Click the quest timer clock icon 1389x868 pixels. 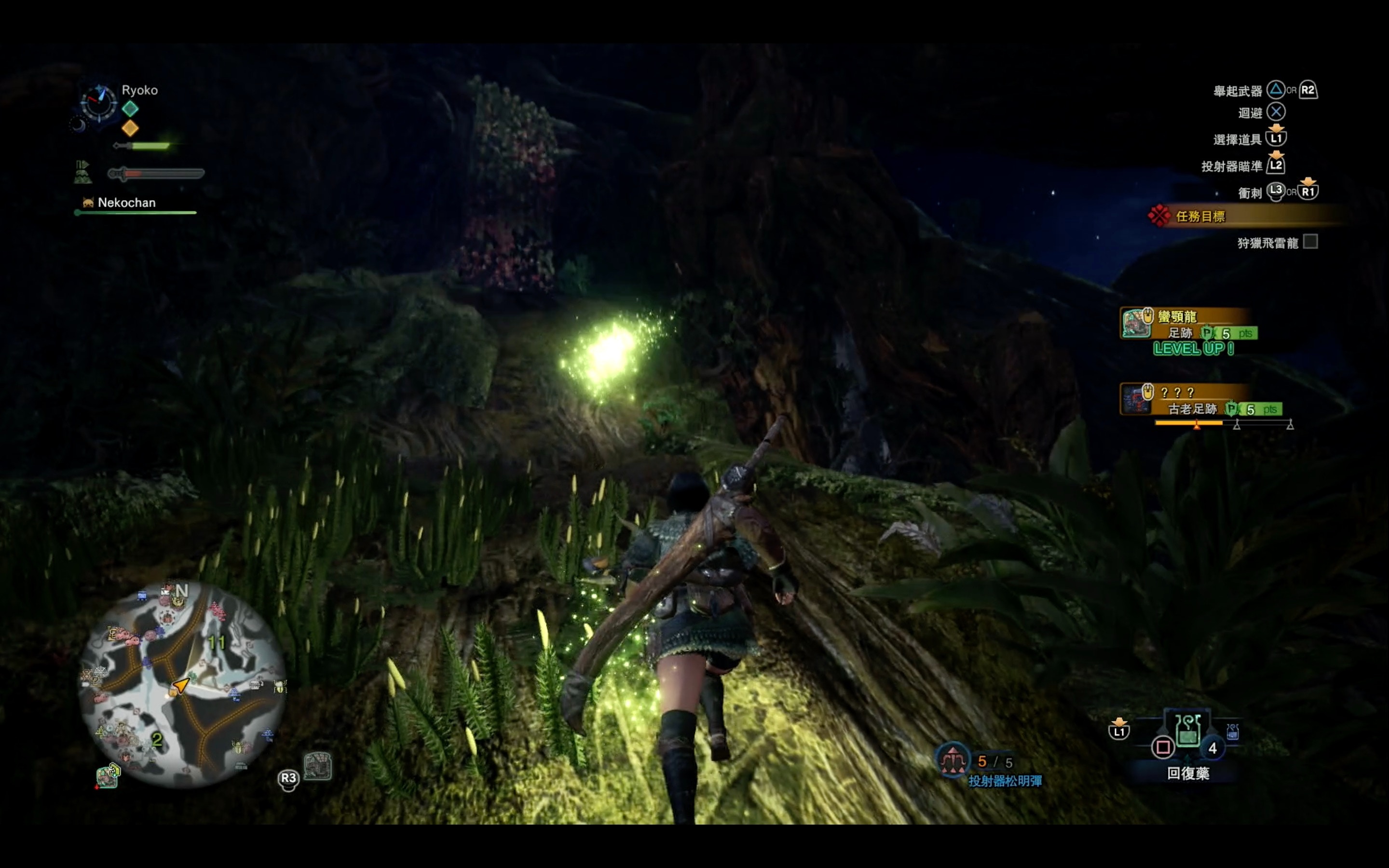coord(99,103)
